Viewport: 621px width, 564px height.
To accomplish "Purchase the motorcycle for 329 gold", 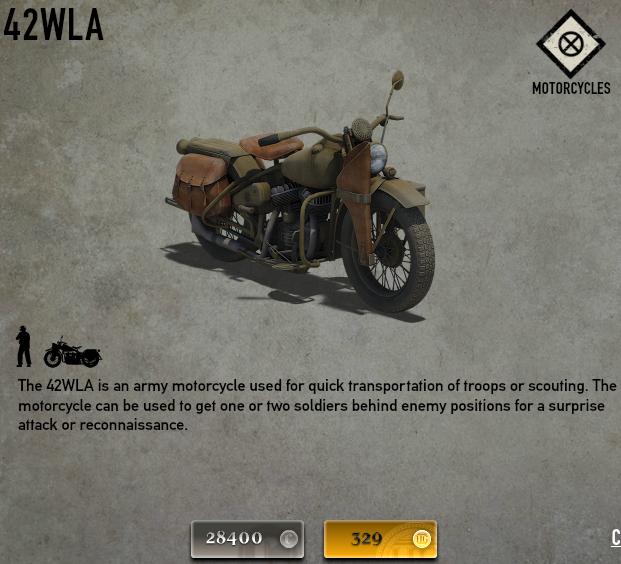I will (380, 539).
